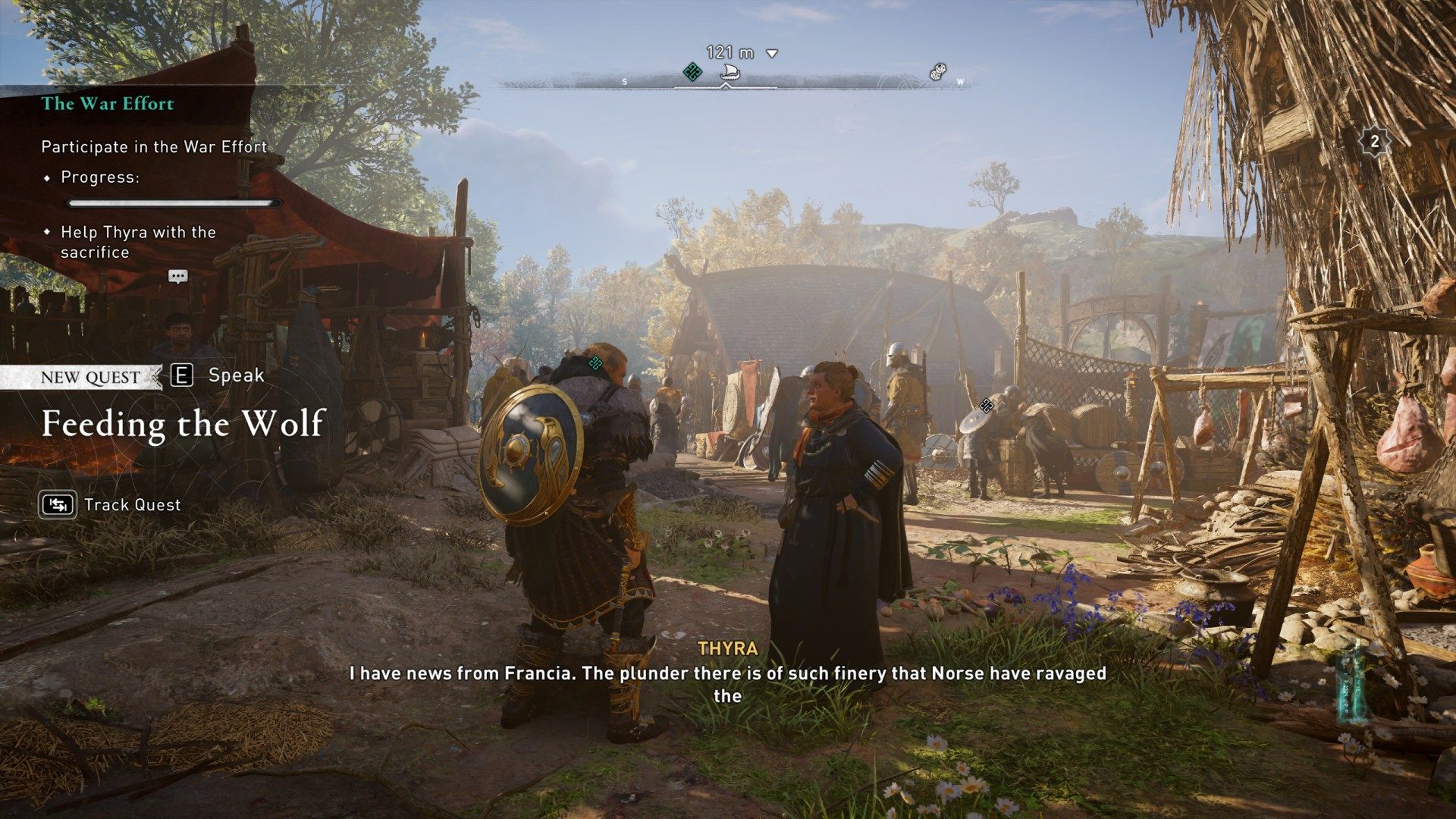1456x819 pixels.
Task: Select the teal quest marker on the compass
Action: 692,73
